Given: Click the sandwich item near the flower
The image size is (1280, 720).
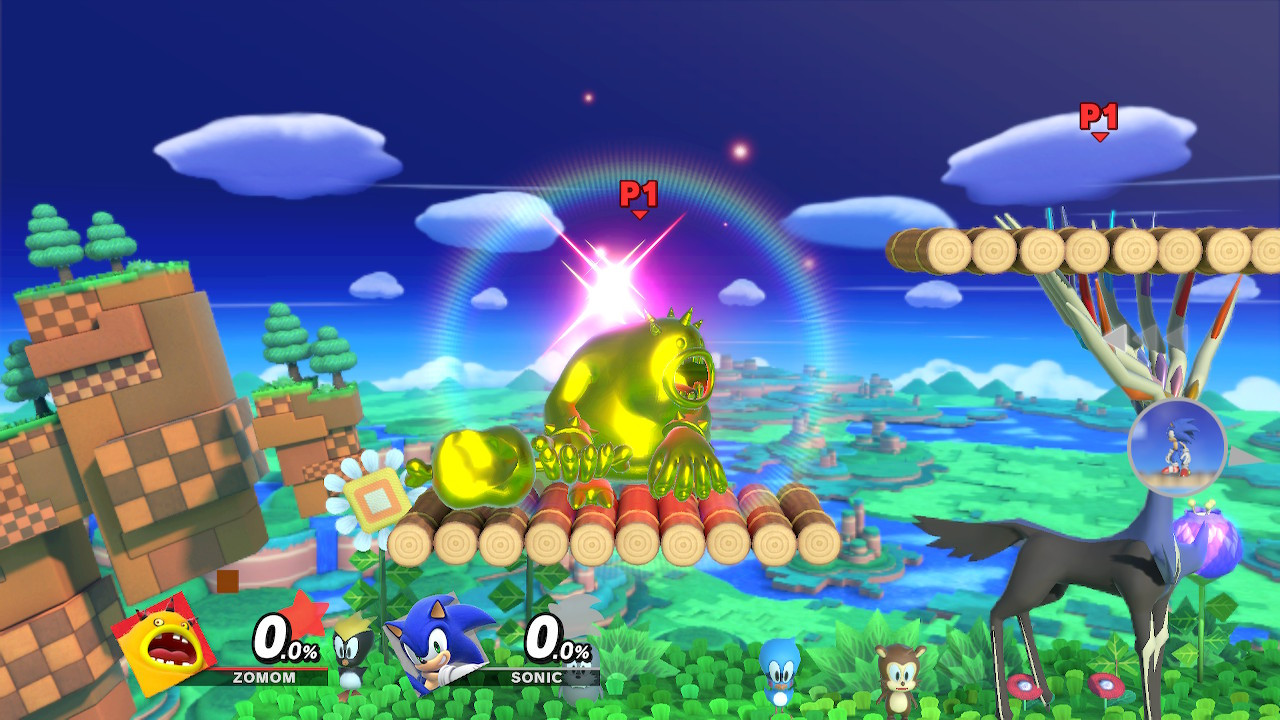Looking at the screenshot, I should tap(378, 490).
